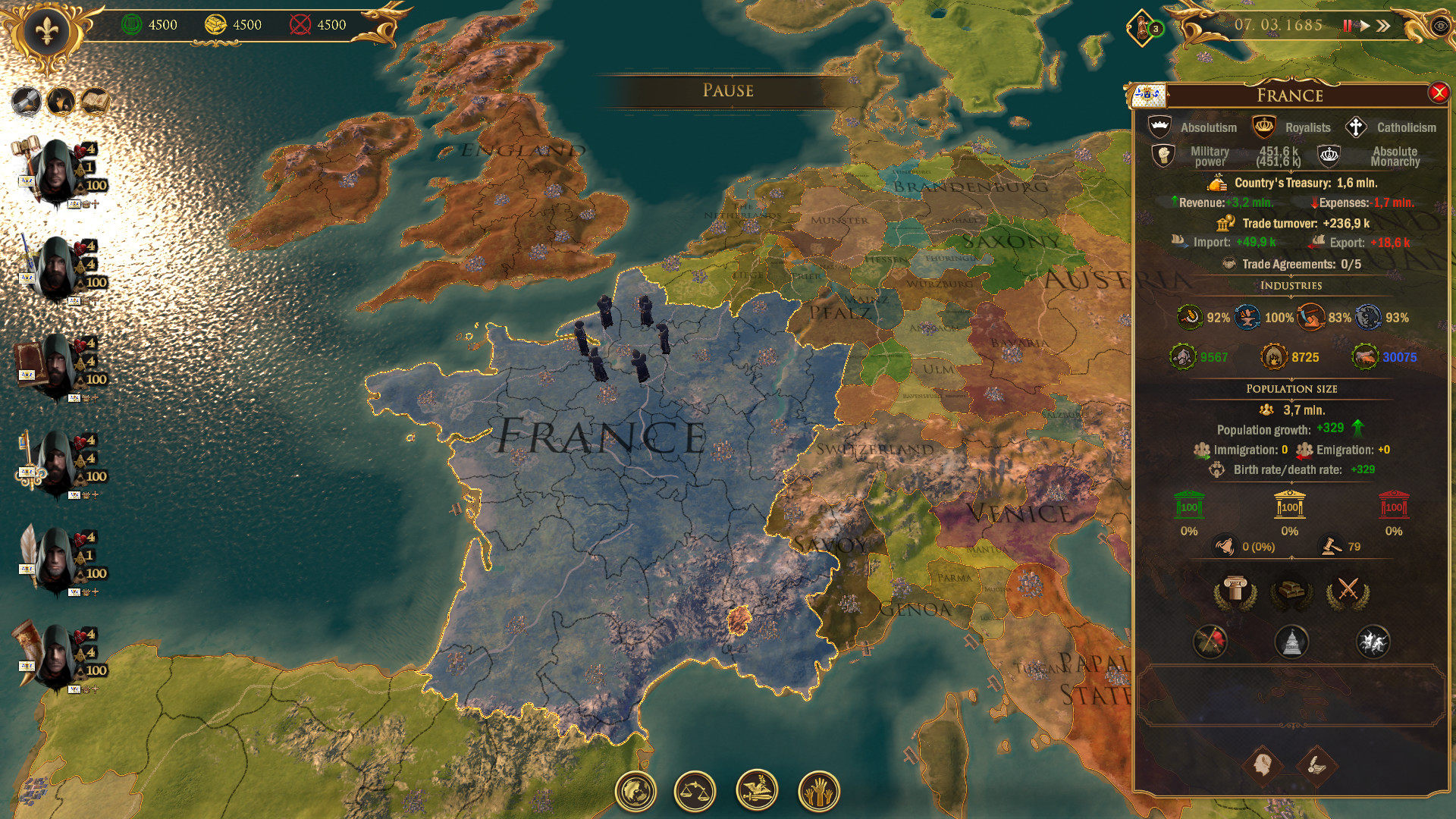Resume time with the play arrow
The width and height of the screenshot is (1456, 819).
point(1364,26)
